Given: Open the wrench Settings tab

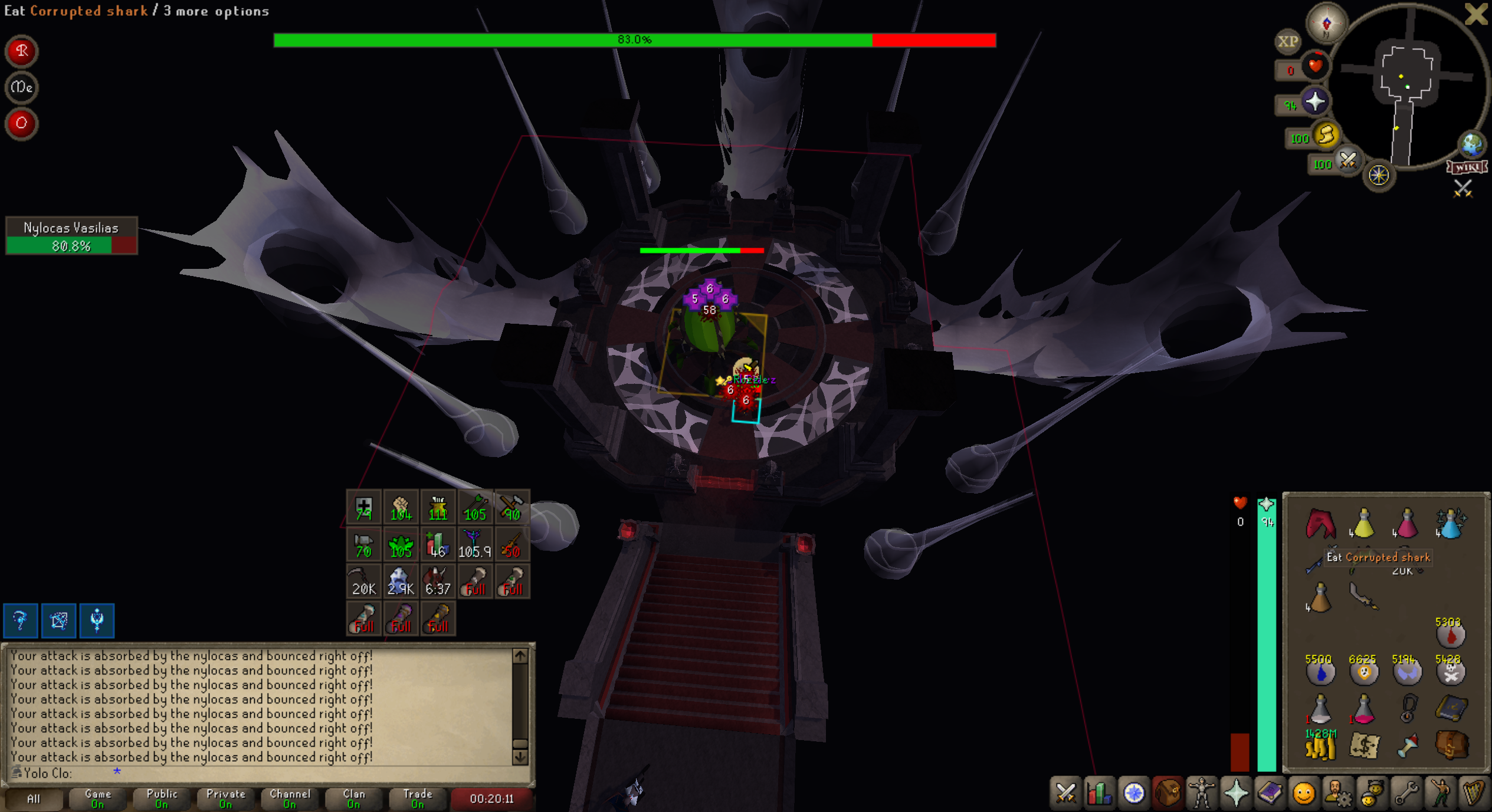Looking at the screenshot, I should click(x=1406, y=793).
